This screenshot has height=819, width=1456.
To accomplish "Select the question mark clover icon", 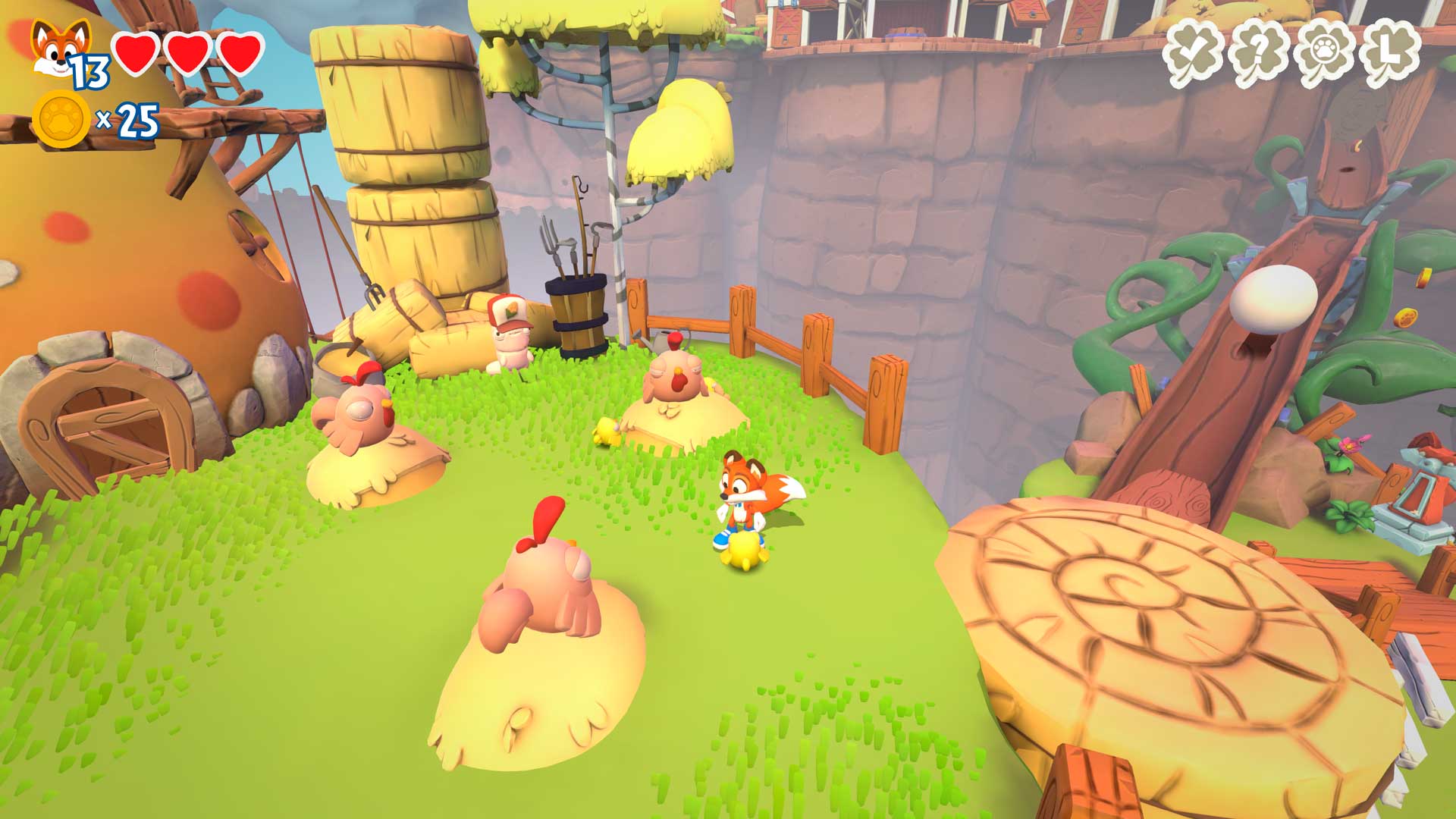I will [1258, 53].
